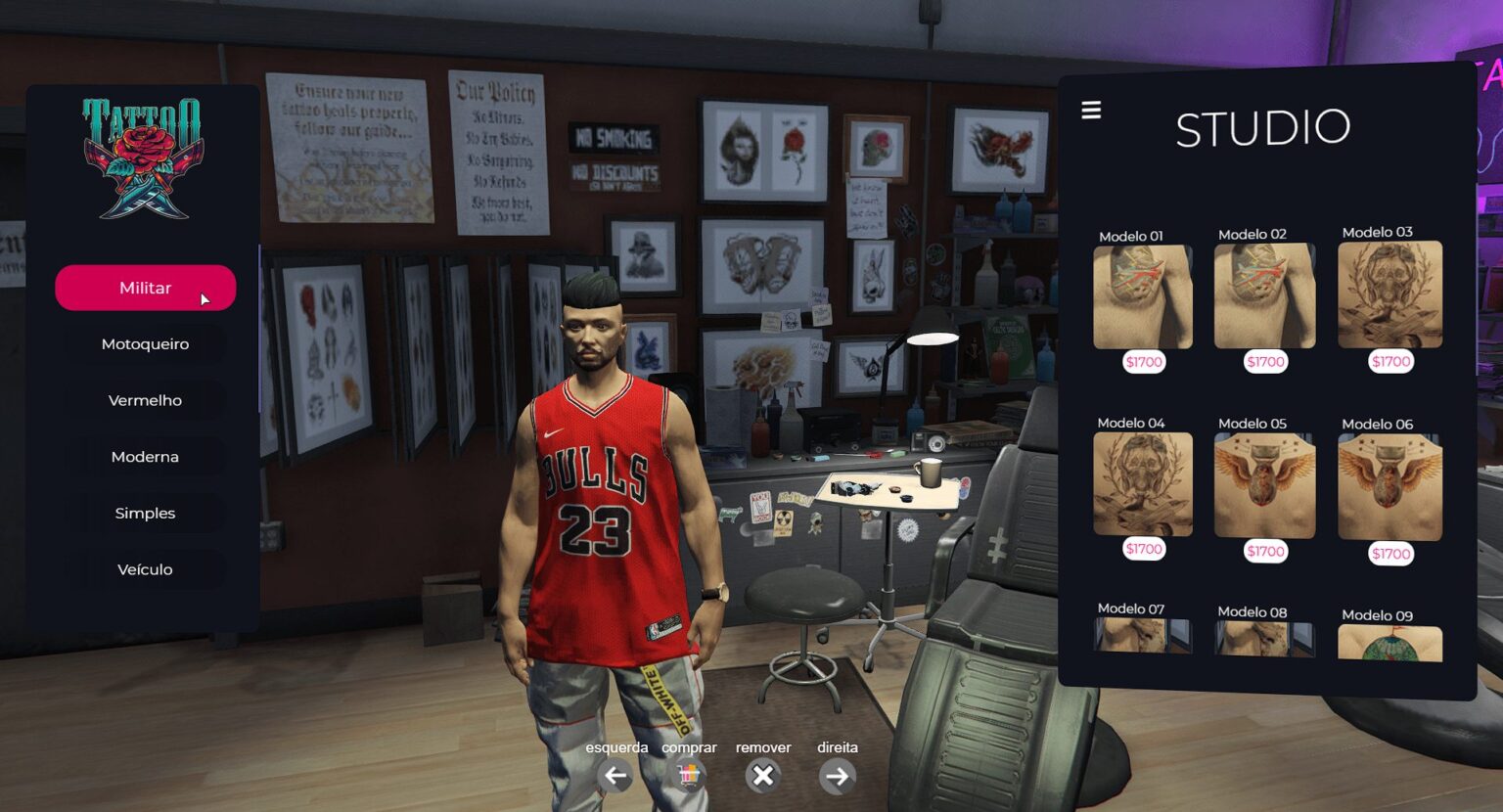Click the $1700 price tag under Modelo 01
The width and height of the screenshot is (1503, 812).
pos(1143,361)
